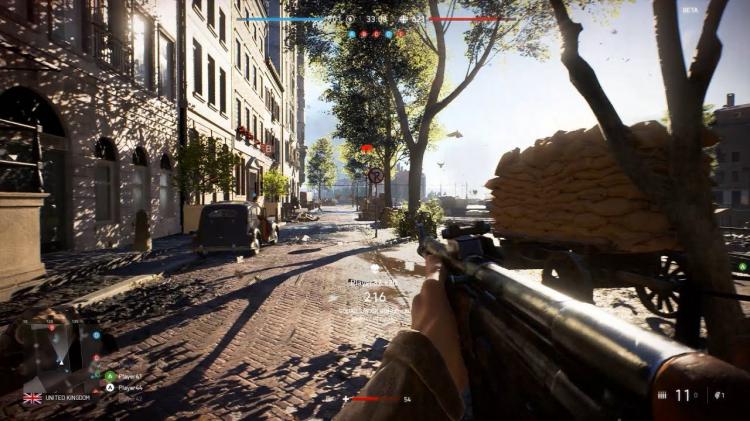Screen dimensions: 750x421
Task: Click the green squadmate marker
Action: click(741, 266)
